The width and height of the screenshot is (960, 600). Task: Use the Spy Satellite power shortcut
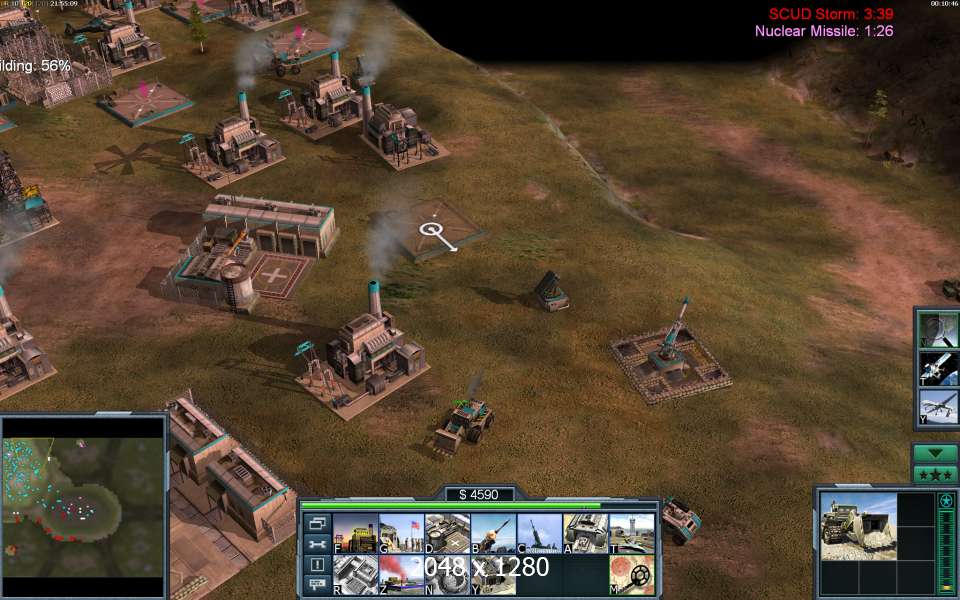click(x=939, y=368)
